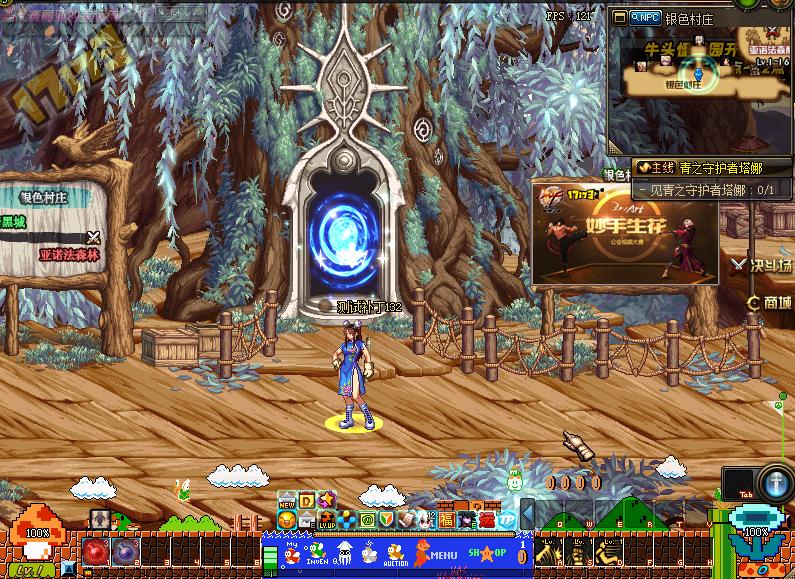The width and height of the screenshot is (795, 579).
Task: Click the NEW mail envelope icon
Action: [287, 501]
